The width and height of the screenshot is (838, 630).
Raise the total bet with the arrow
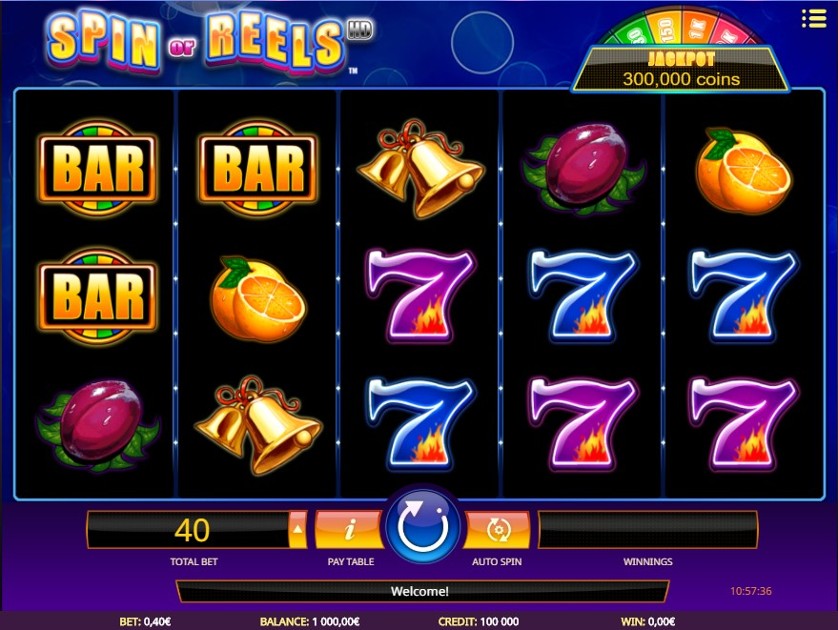pyautogui.click(x=298, y=528)
